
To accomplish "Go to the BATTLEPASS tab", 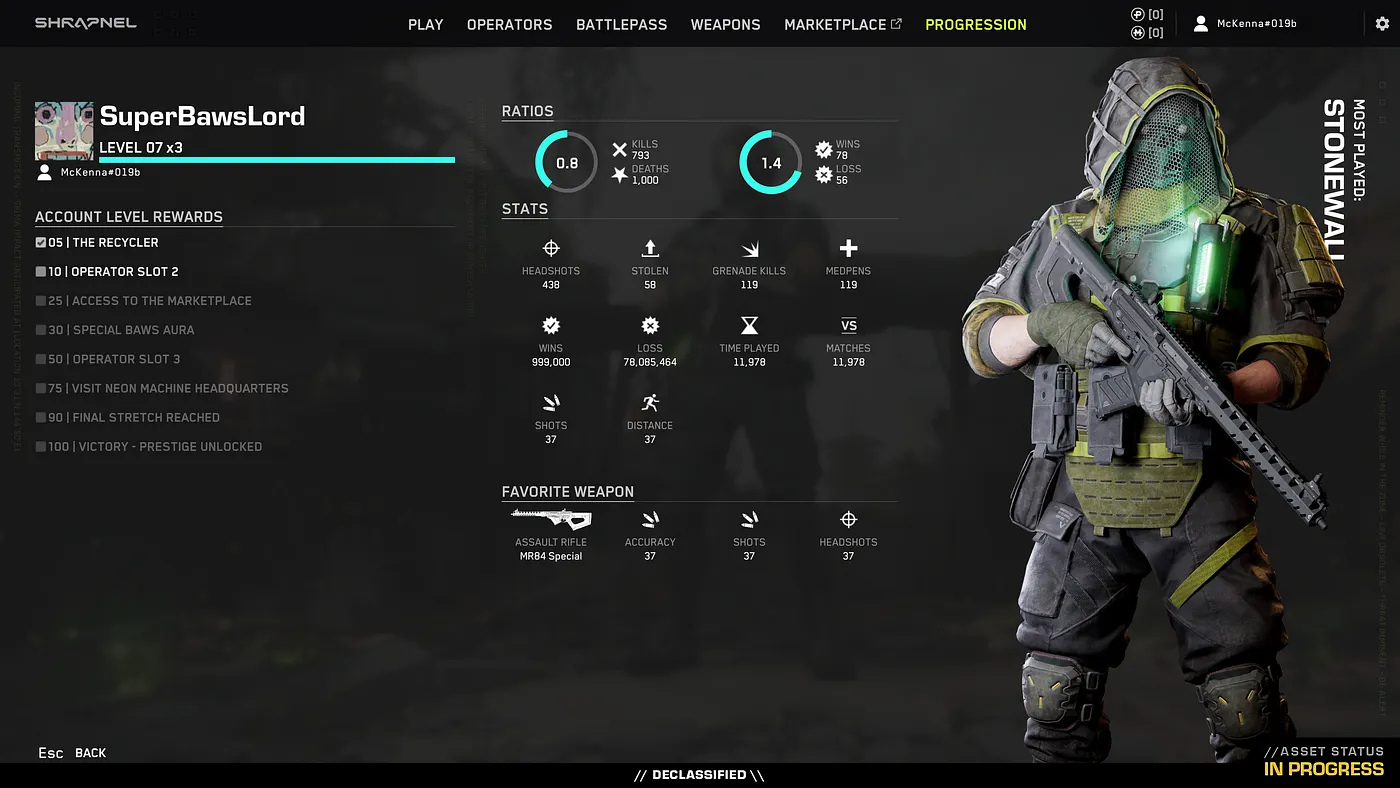I will point(621,24).
